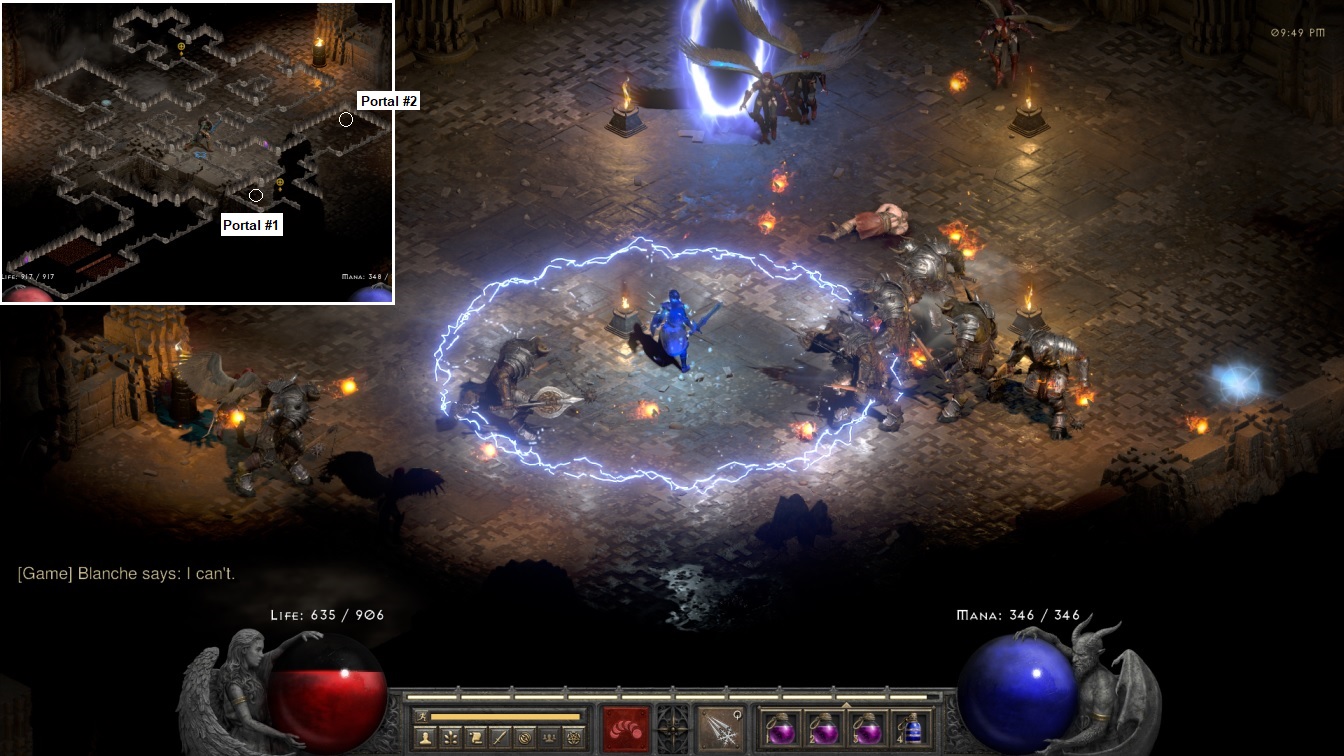Drink the blue mana potion in belt slot 4
Viewport: 1344px width, 756px height.
pyautogui.click(x=911, y=729)
